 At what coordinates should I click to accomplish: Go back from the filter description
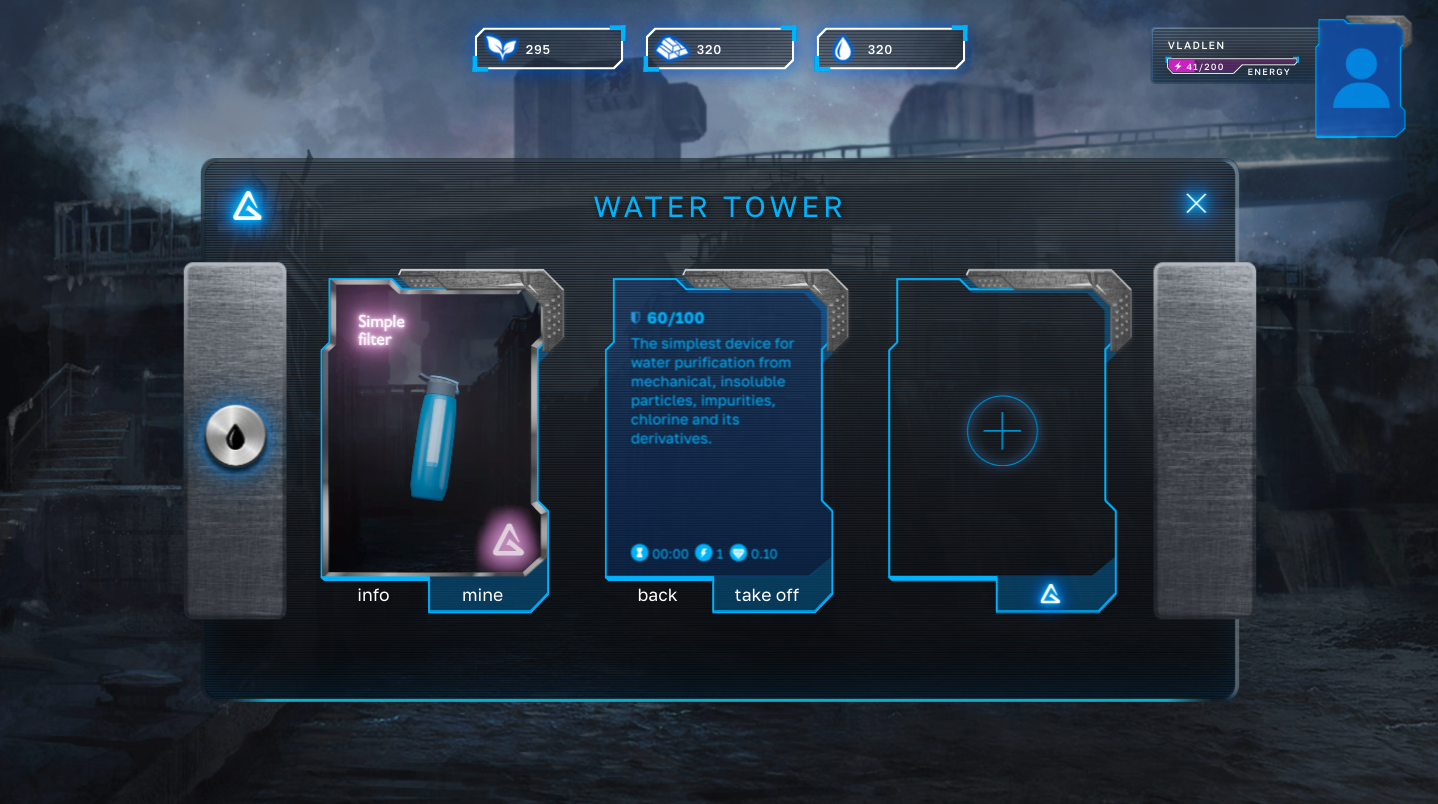(x=657, y=595)
